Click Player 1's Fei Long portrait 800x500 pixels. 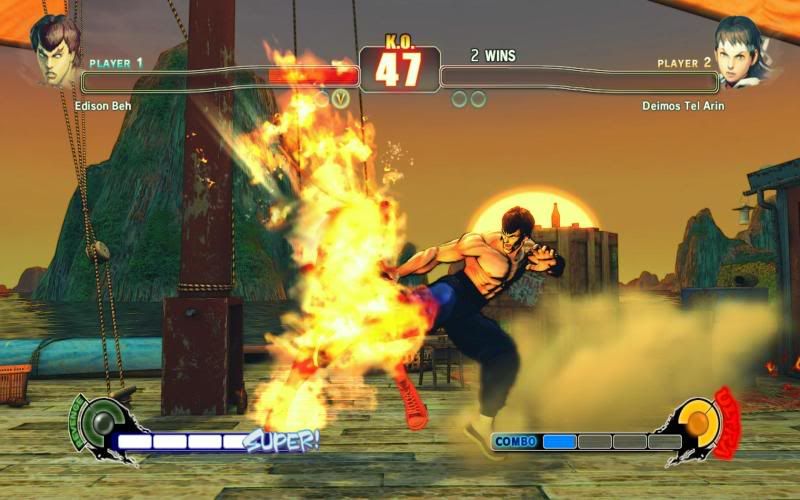(x=54, y=48)
